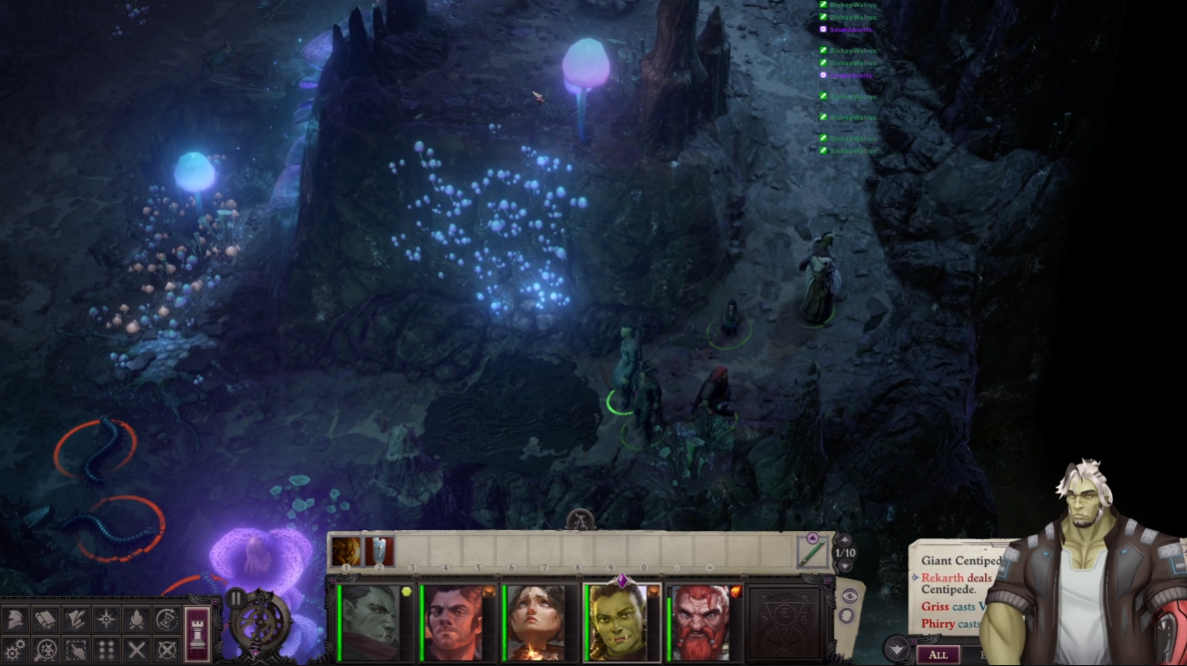The image size is (1187, 666).
Task: Click the magnifier inspect enemy button
Action: 46,650
